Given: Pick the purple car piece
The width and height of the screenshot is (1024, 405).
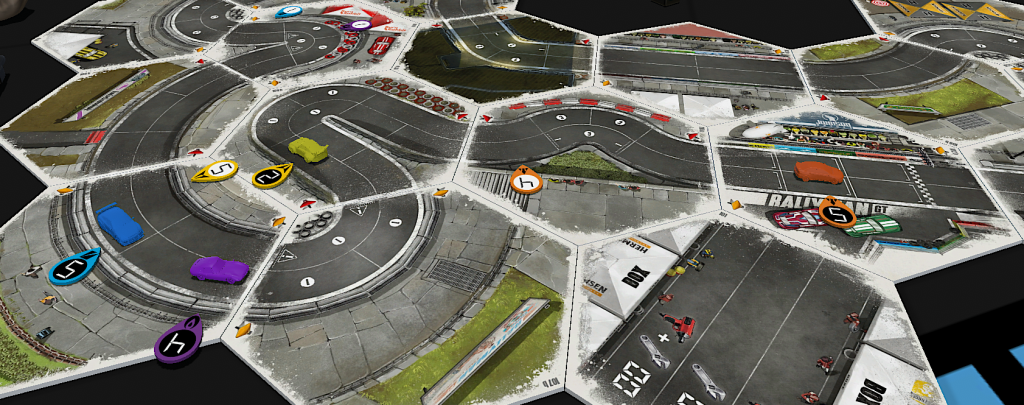Looking at the screenshot, I should coord(220,269).
